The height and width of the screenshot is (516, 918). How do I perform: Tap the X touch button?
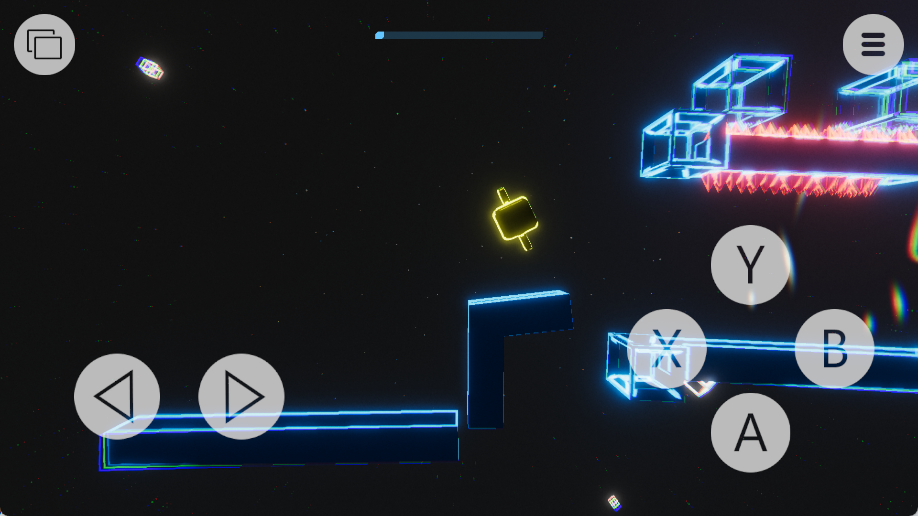click(667, 349)
